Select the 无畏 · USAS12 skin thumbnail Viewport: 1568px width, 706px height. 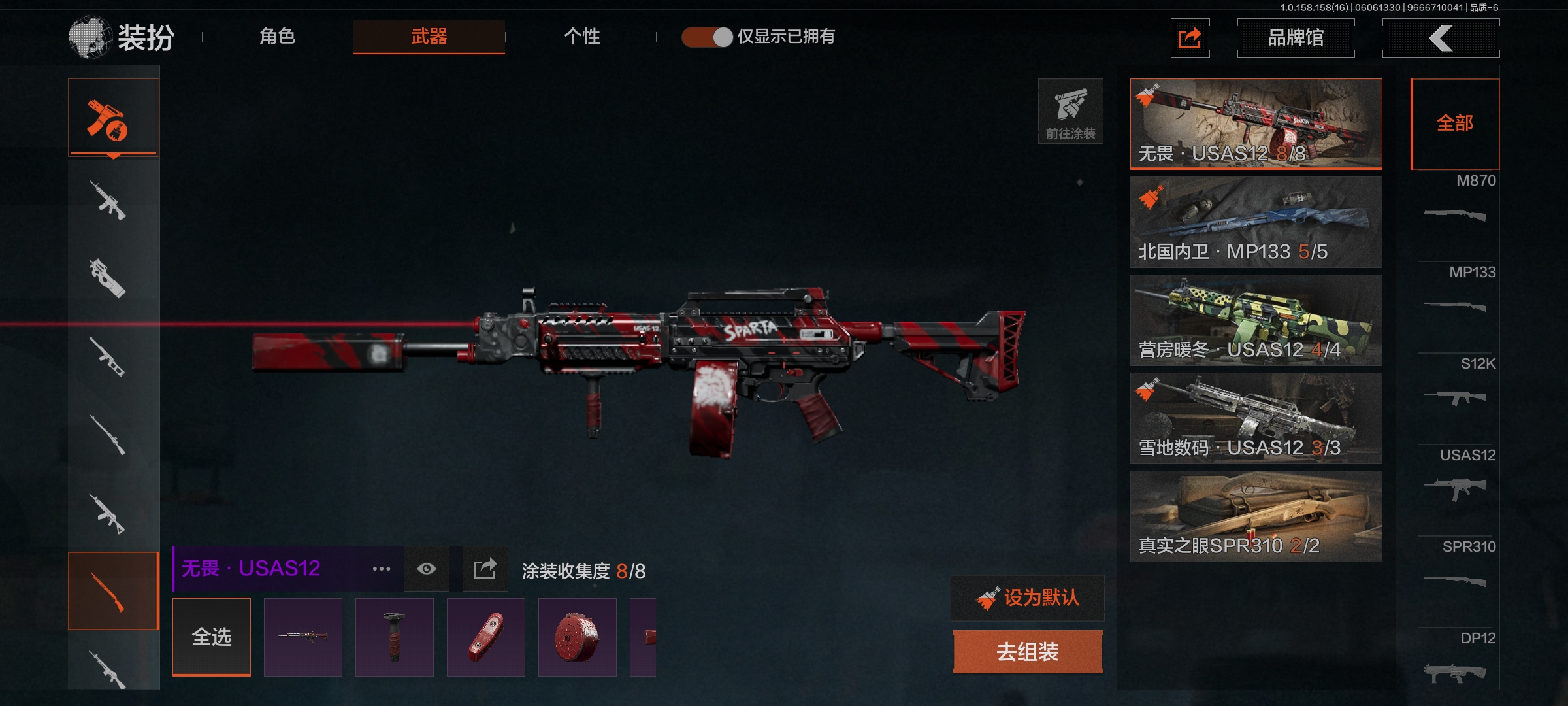pyautogui.click(x=1256, y=124)
